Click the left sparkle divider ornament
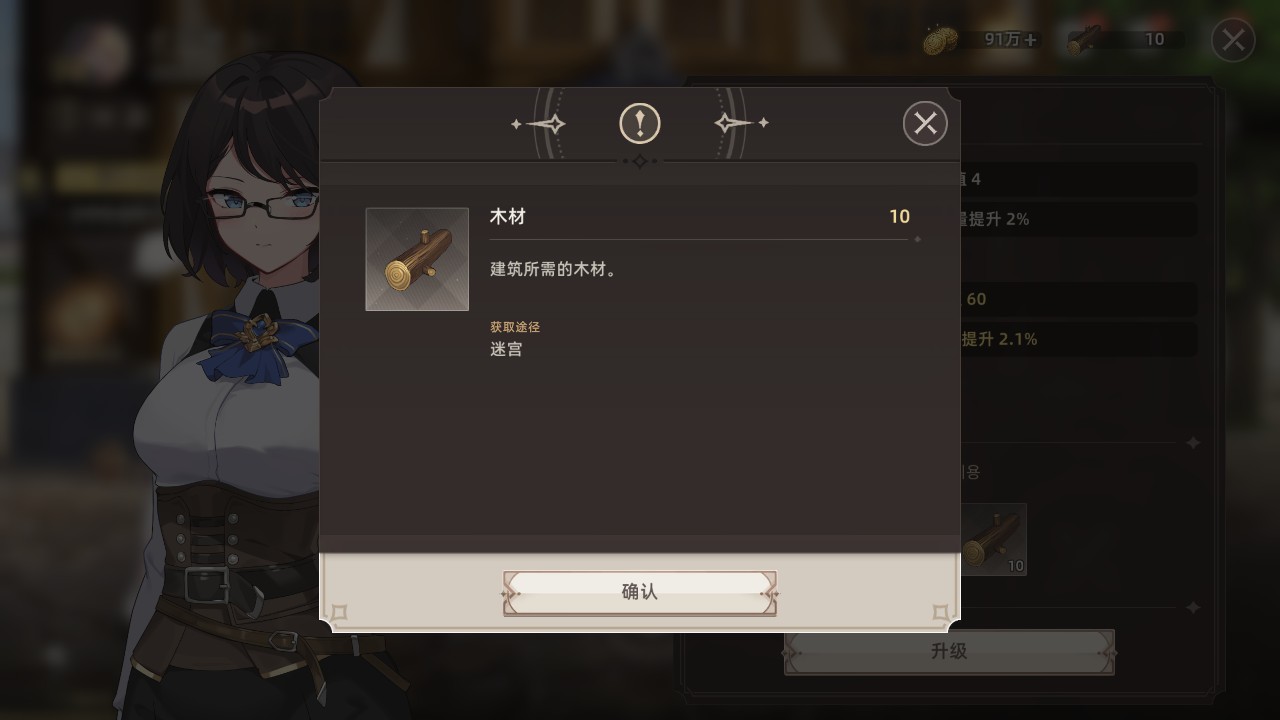Image resolution: width=1280 pixels, height=720 pixels. (541, 123)
